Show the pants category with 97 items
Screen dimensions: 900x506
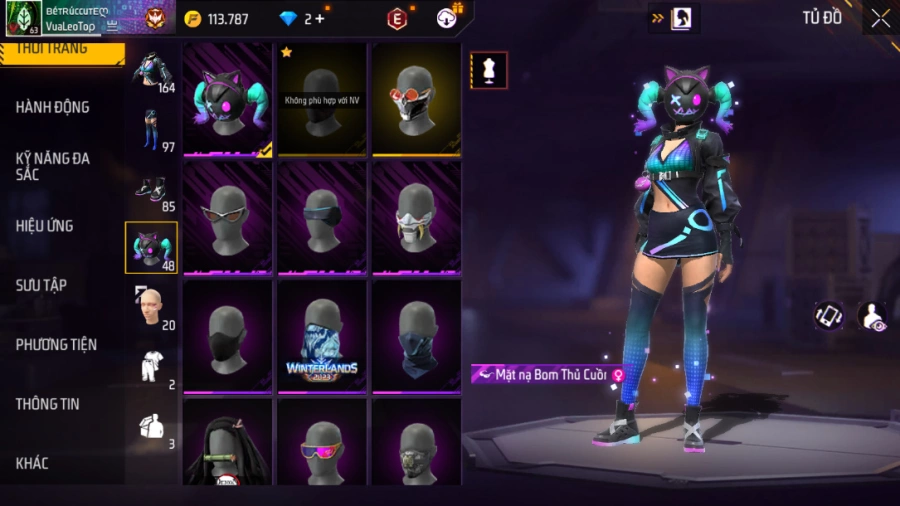(x=152, y=130)
